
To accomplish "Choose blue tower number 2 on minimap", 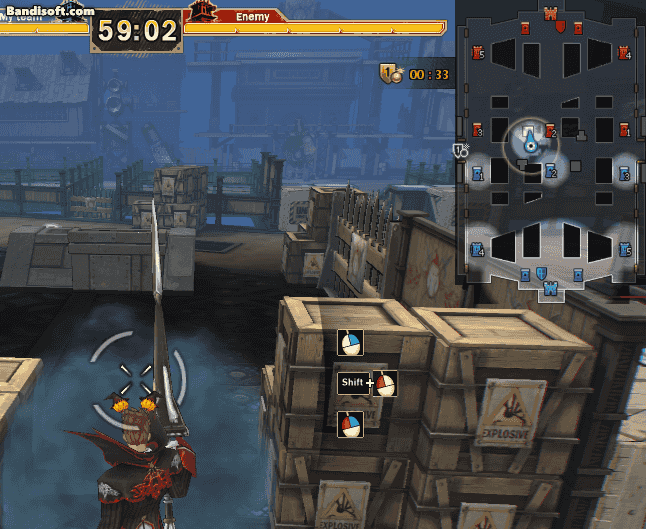I will tap(550, 172).
